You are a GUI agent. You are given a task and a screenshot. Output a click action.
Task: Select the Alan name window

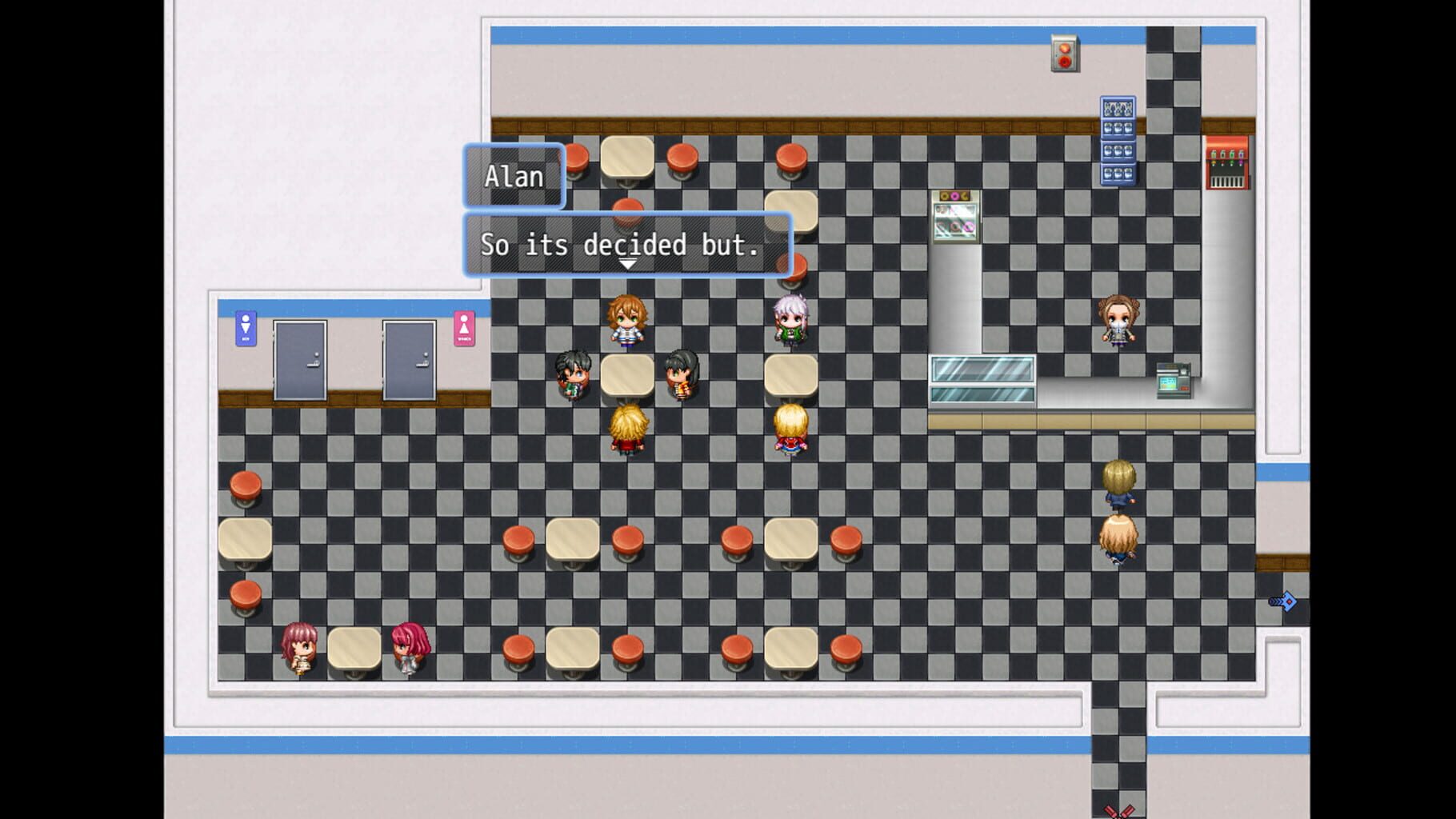(x=514, y=176)
